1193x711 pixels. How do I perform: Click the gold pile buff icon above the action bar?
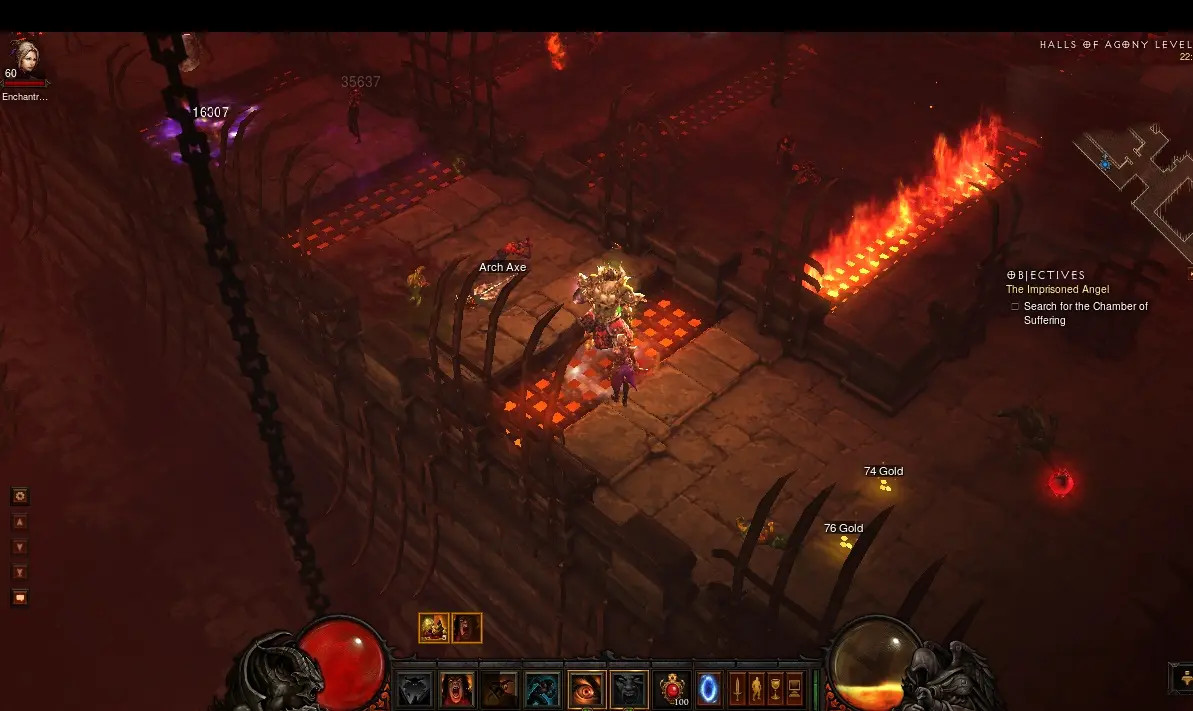point(434,627)
